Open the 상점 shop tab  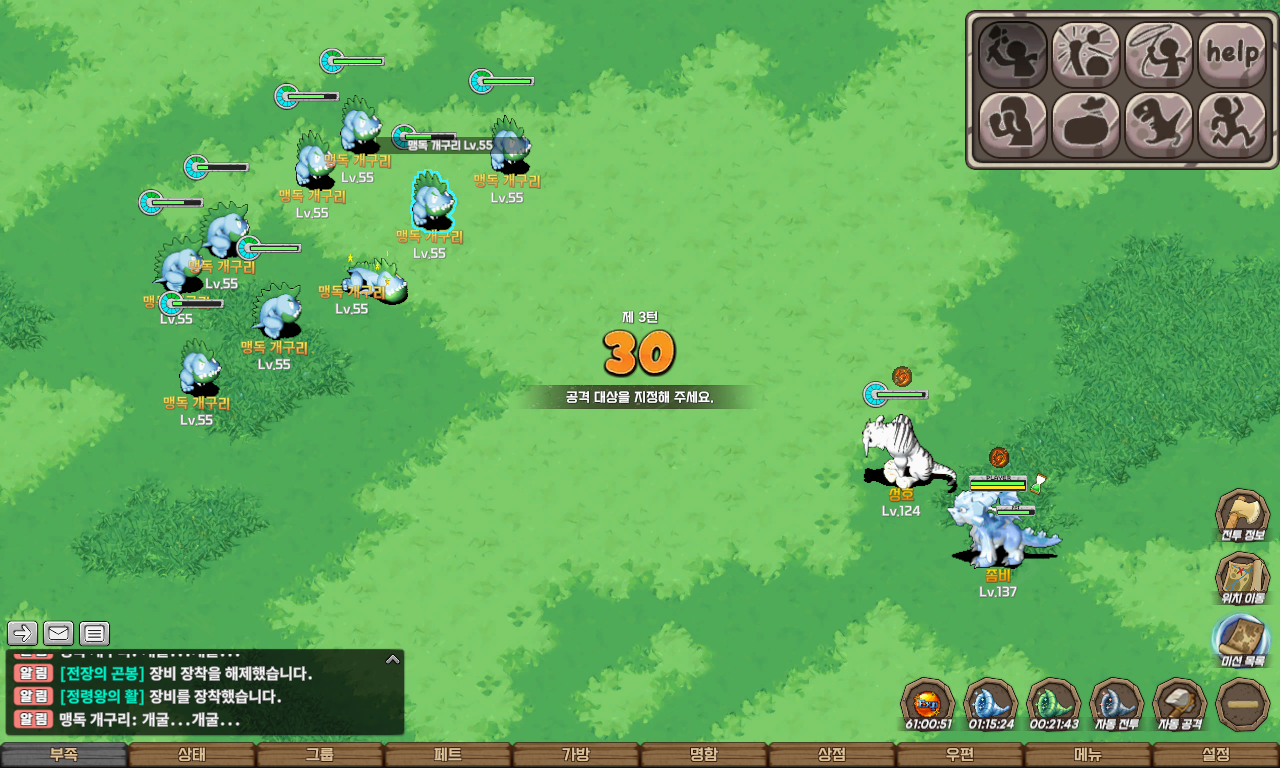click(x=832, y=755)
